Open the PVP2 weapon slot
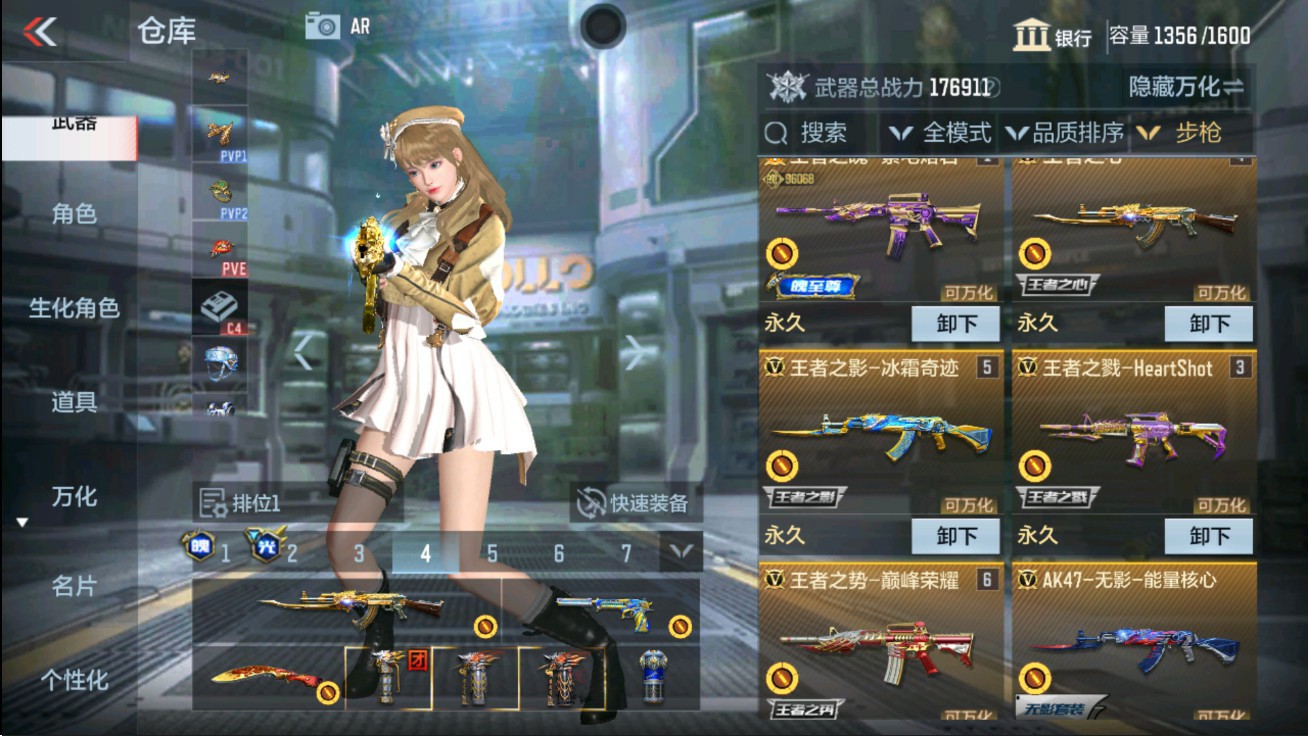Image resolution: width=1308 pixels, height=736 pixels. tap(220, 190)
